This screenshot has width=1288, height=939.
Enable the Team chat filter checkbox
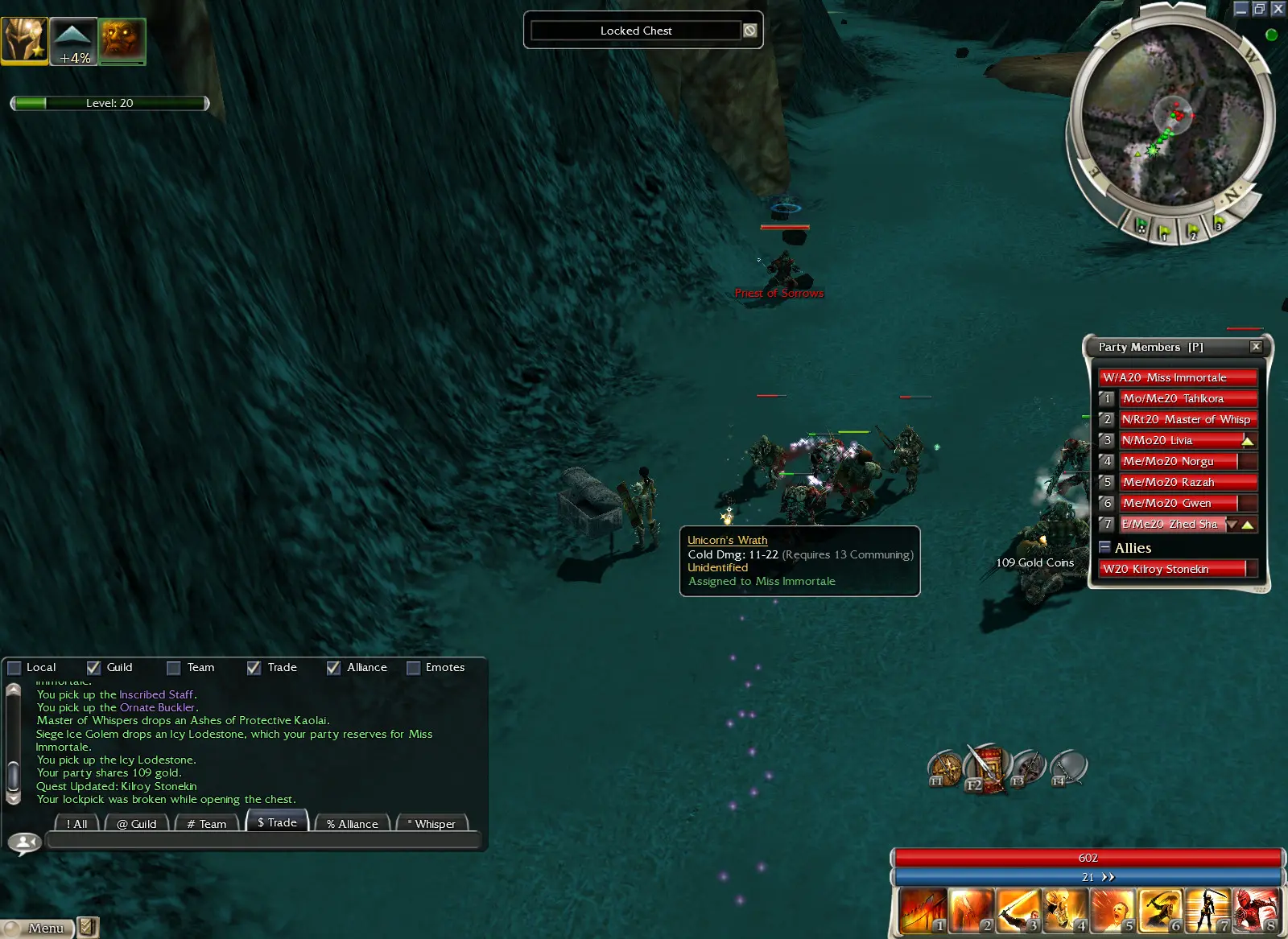pyautogui.click(x=173, y=668)
